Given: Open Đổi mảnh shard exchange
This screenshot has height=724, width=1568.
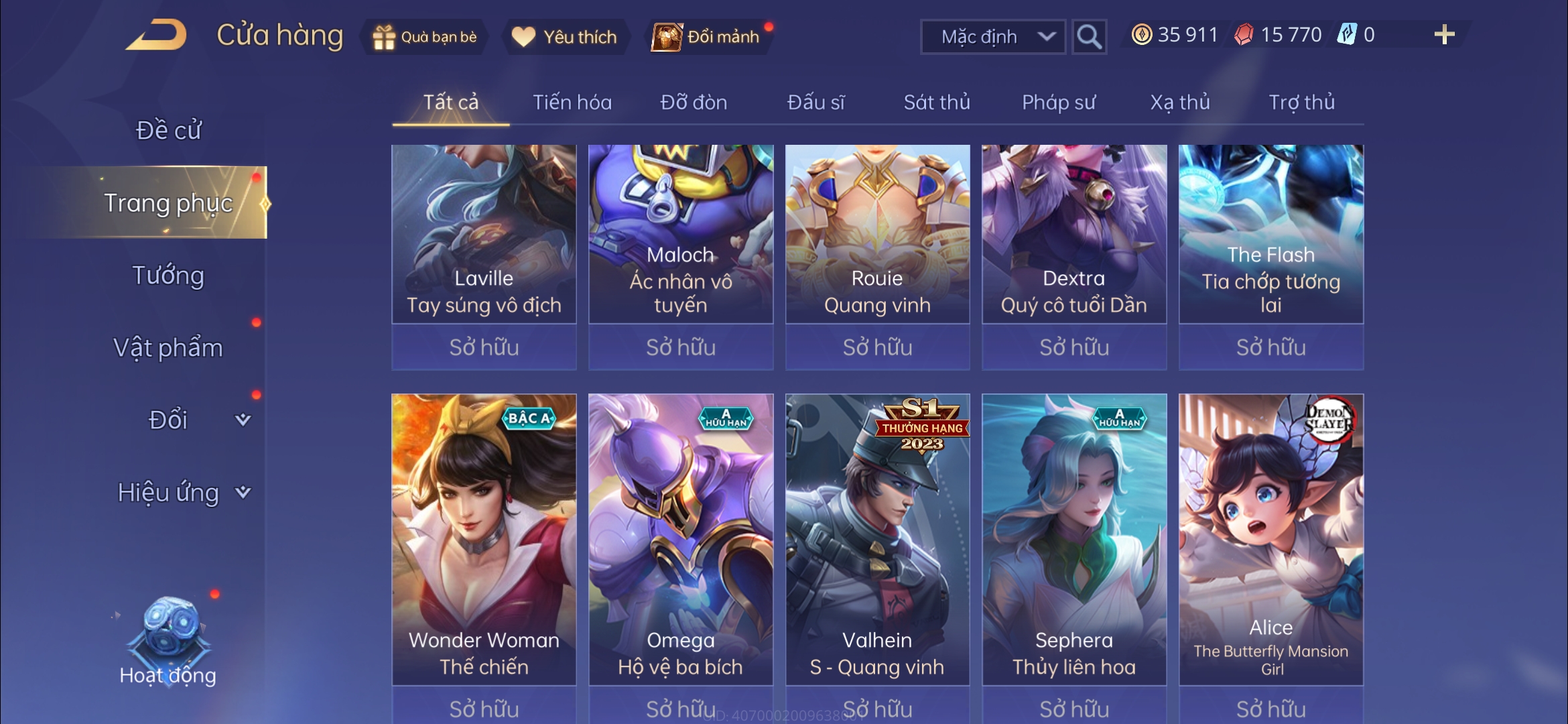Looking at the screenshot, I should (x=708, y=37).
